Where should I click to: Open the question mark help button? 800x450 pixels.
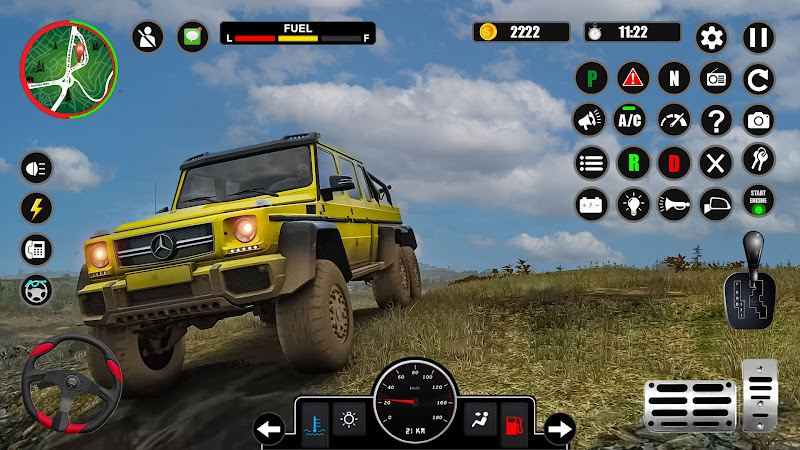[x=716, y=121]
